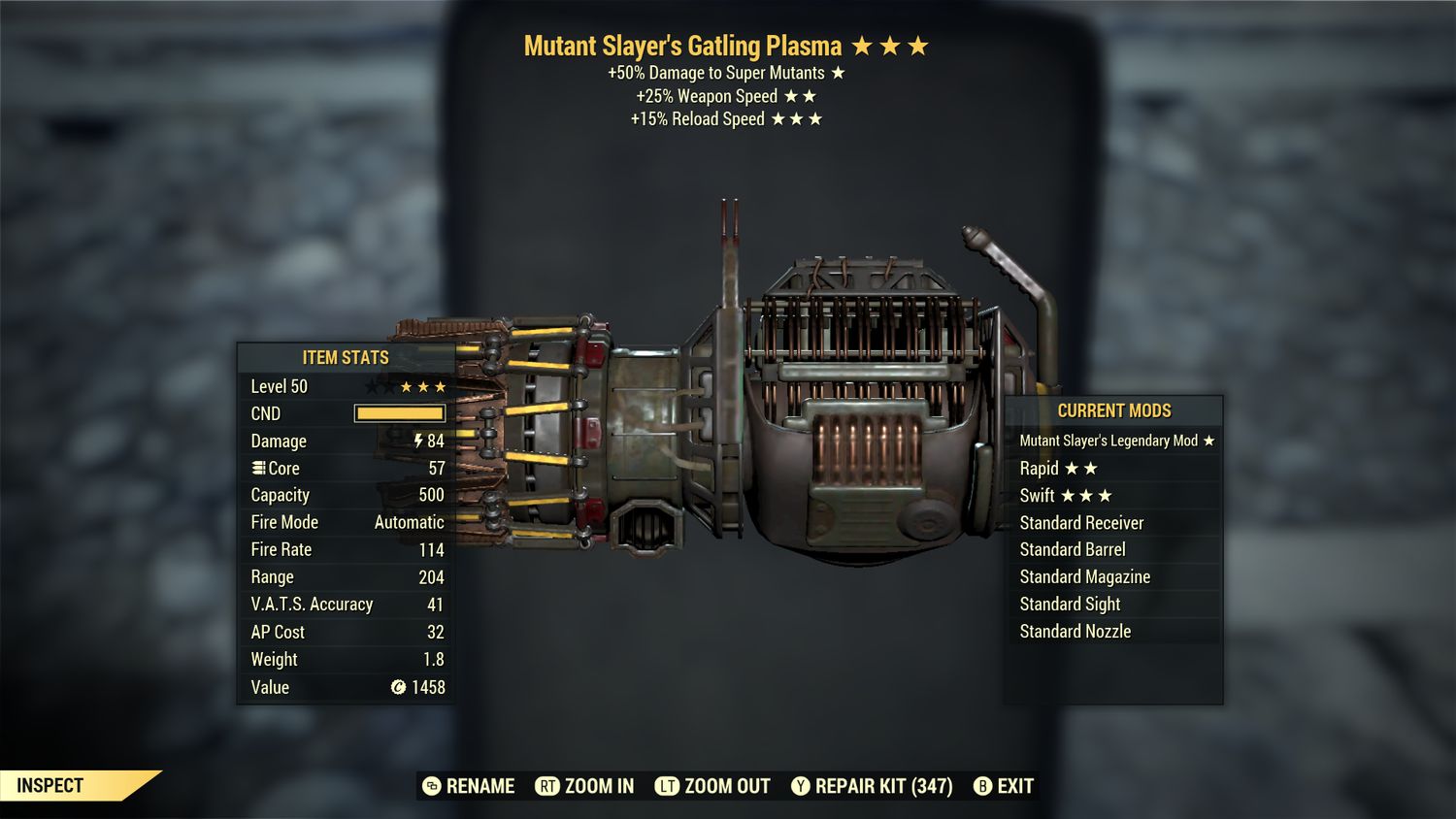The image size is (1456, 819).
Task: Expand the Standard Receiver mod entry
Action: pyautogui.click(x=1081, y=522)
